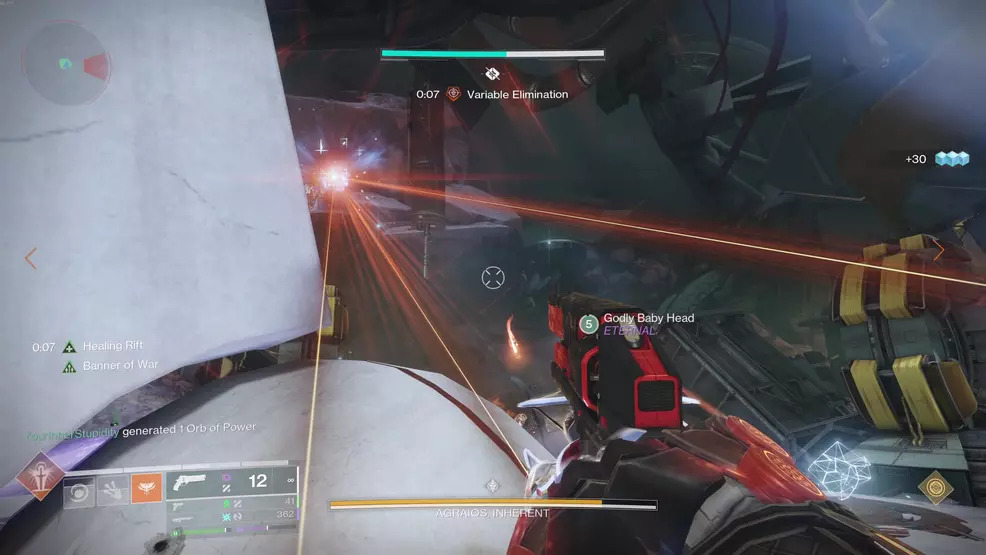Select the Healing Rift buff entry
The height and width of the screenshot is (555, 986).
108,347
